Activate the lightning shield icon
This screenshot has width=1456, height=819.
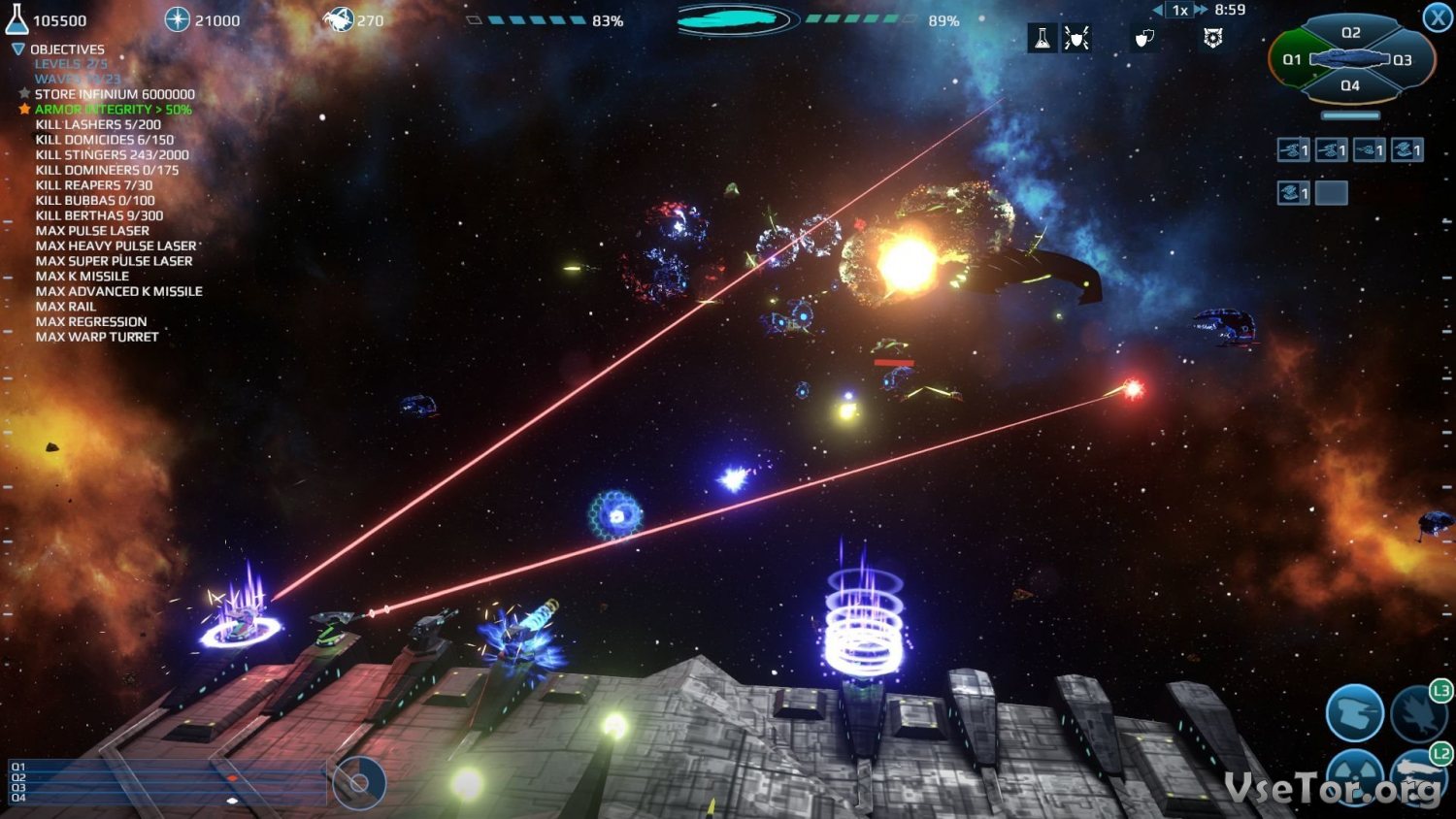pos(1076,39)
